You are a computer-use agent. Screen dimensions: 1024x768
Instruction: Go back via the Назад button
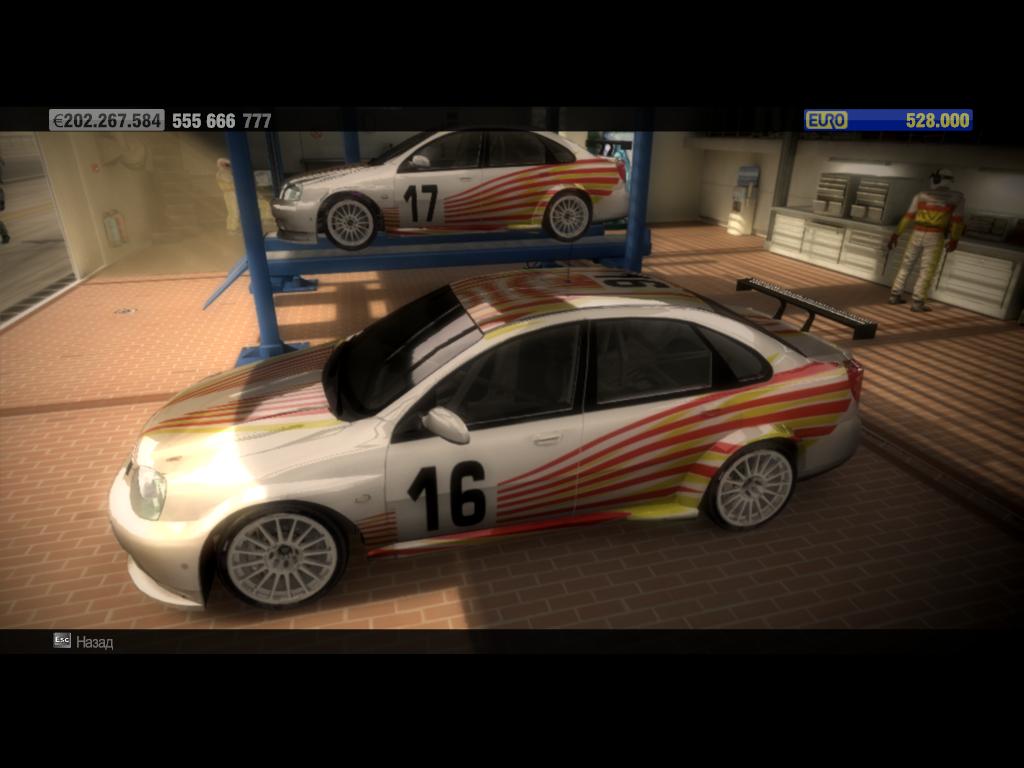click(x=84, y=642)
